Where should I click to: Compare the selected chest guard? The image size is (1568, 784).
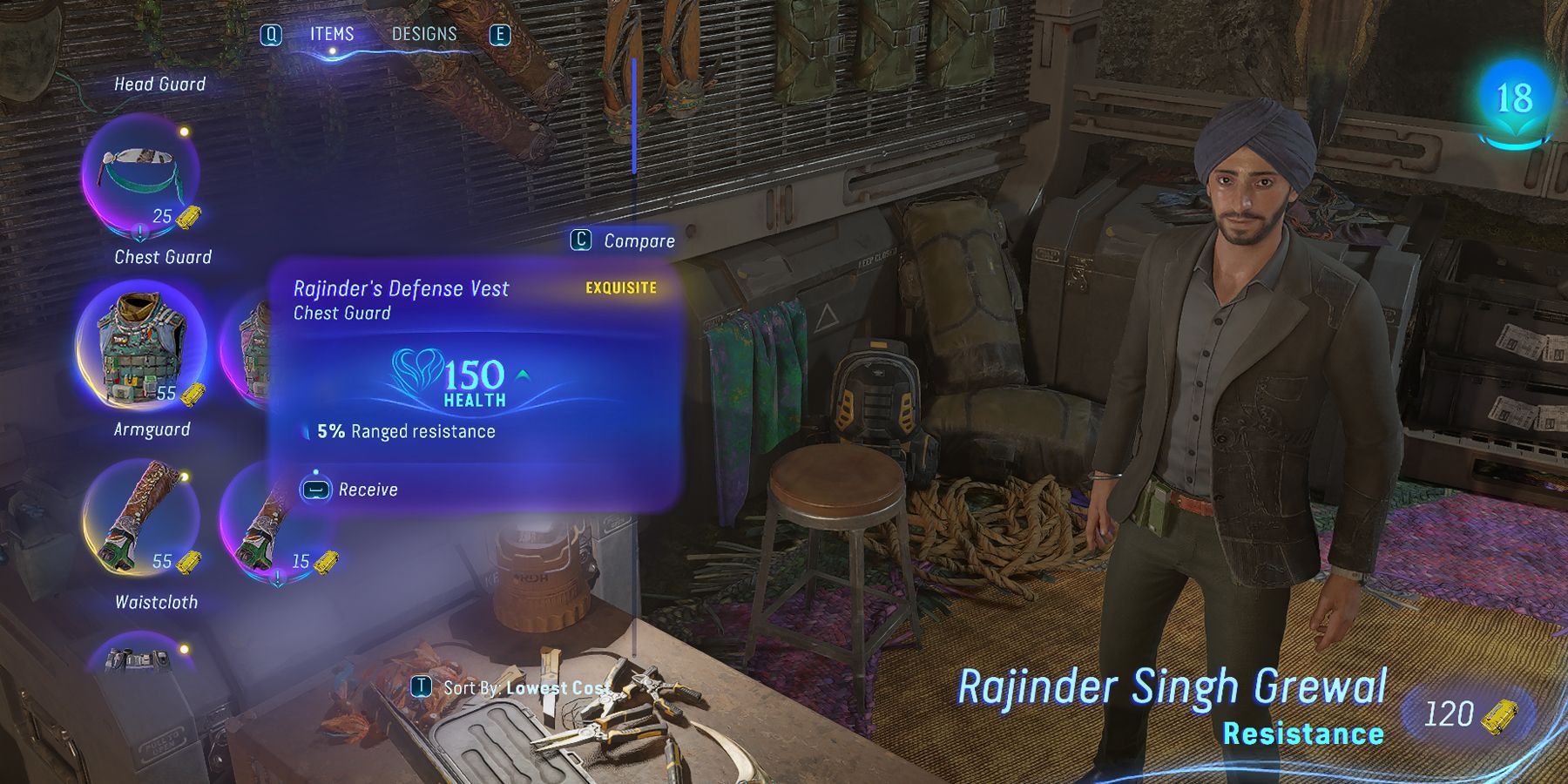(x=623, y=240)
